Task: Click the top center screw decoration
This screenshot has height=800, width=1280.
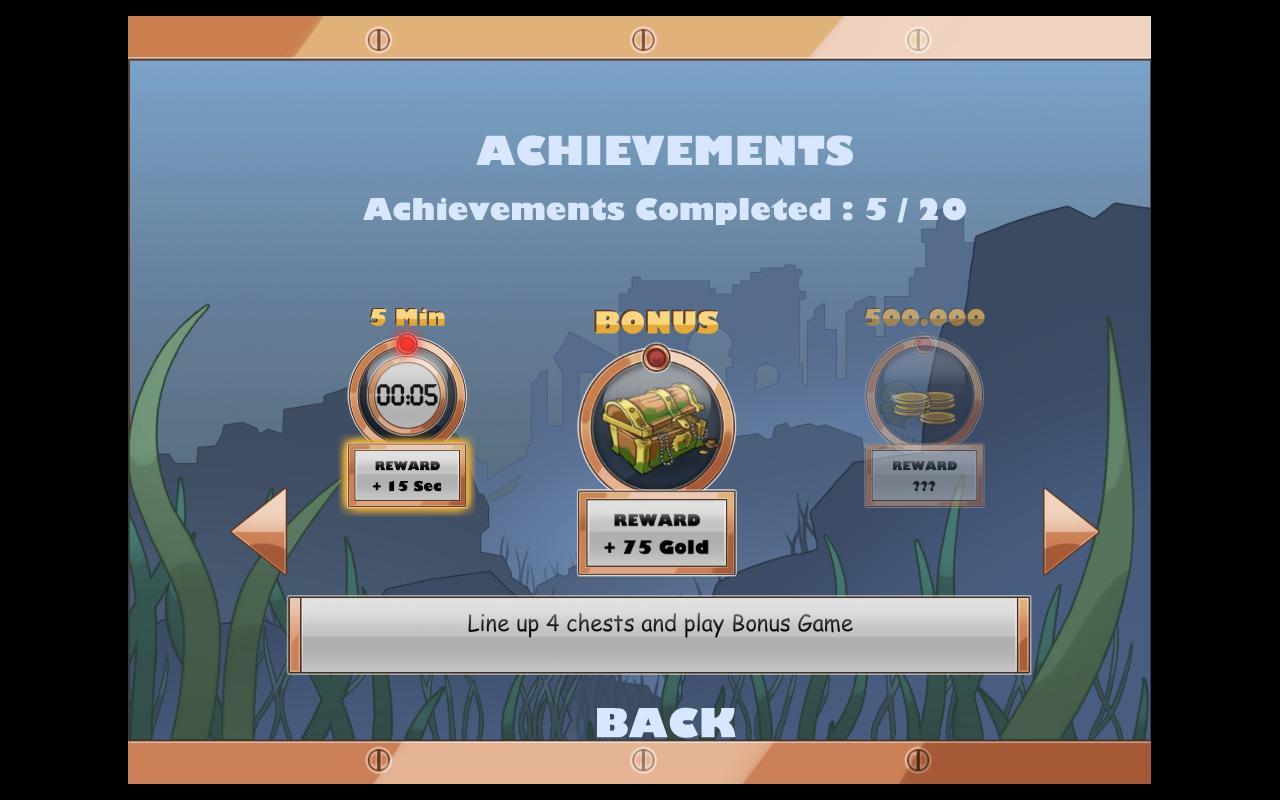Action: tap(641, 38)
